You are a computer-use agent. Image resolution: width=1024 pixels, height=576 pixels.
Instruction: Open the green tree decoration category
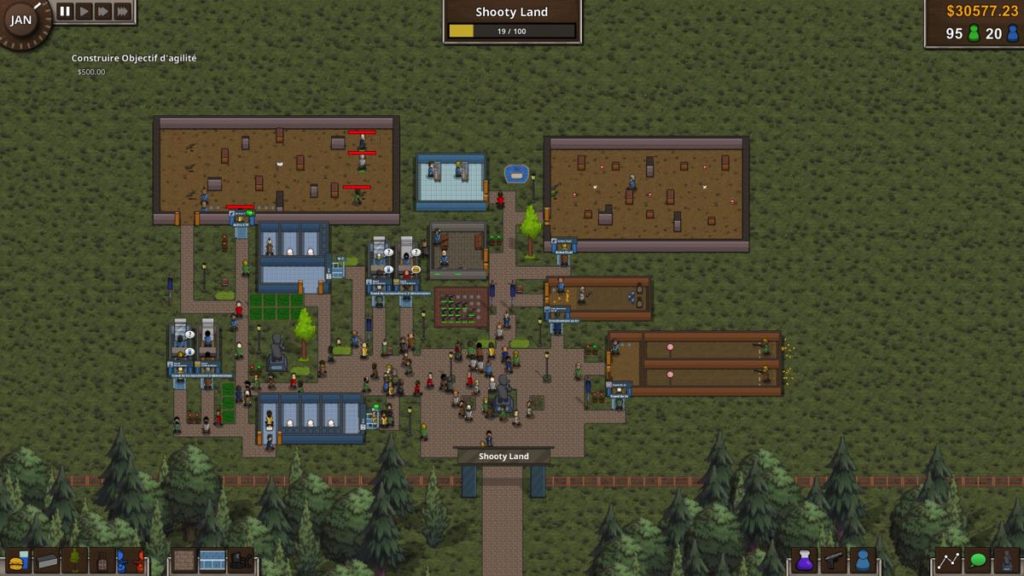pos(75,561)
